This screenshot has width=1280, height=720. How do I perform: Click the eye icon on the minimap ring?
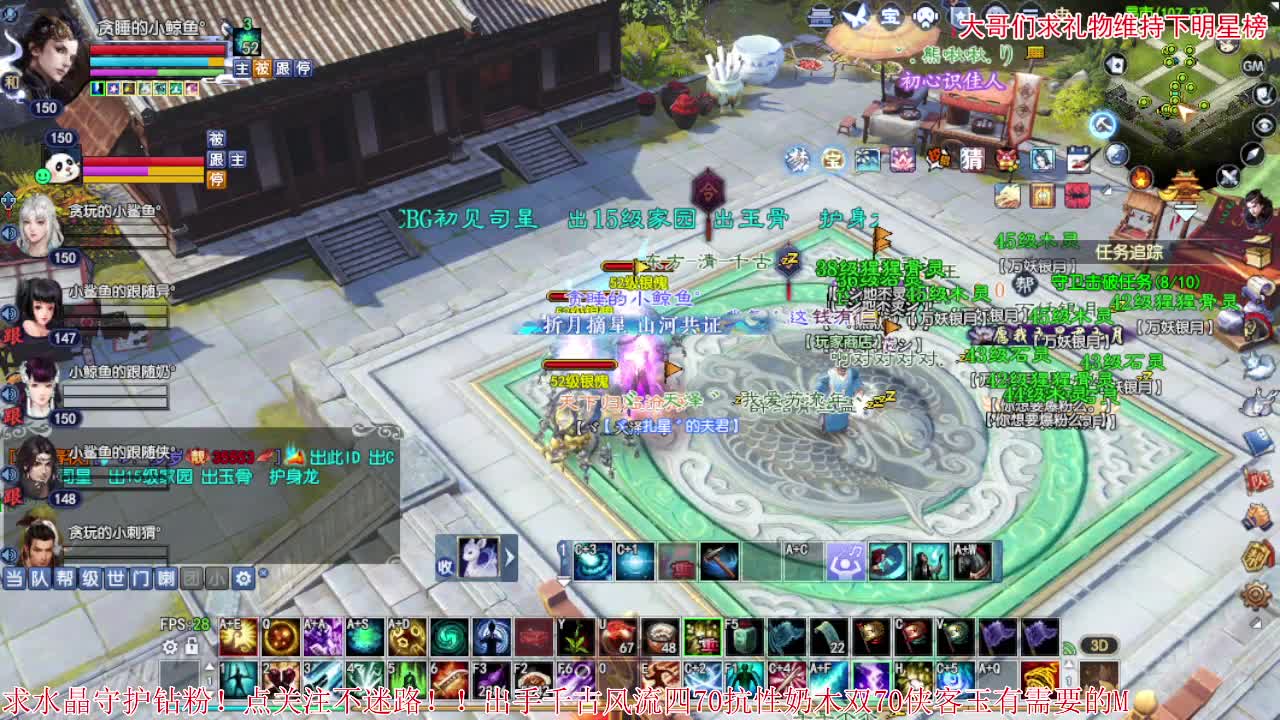(1263, 125)
